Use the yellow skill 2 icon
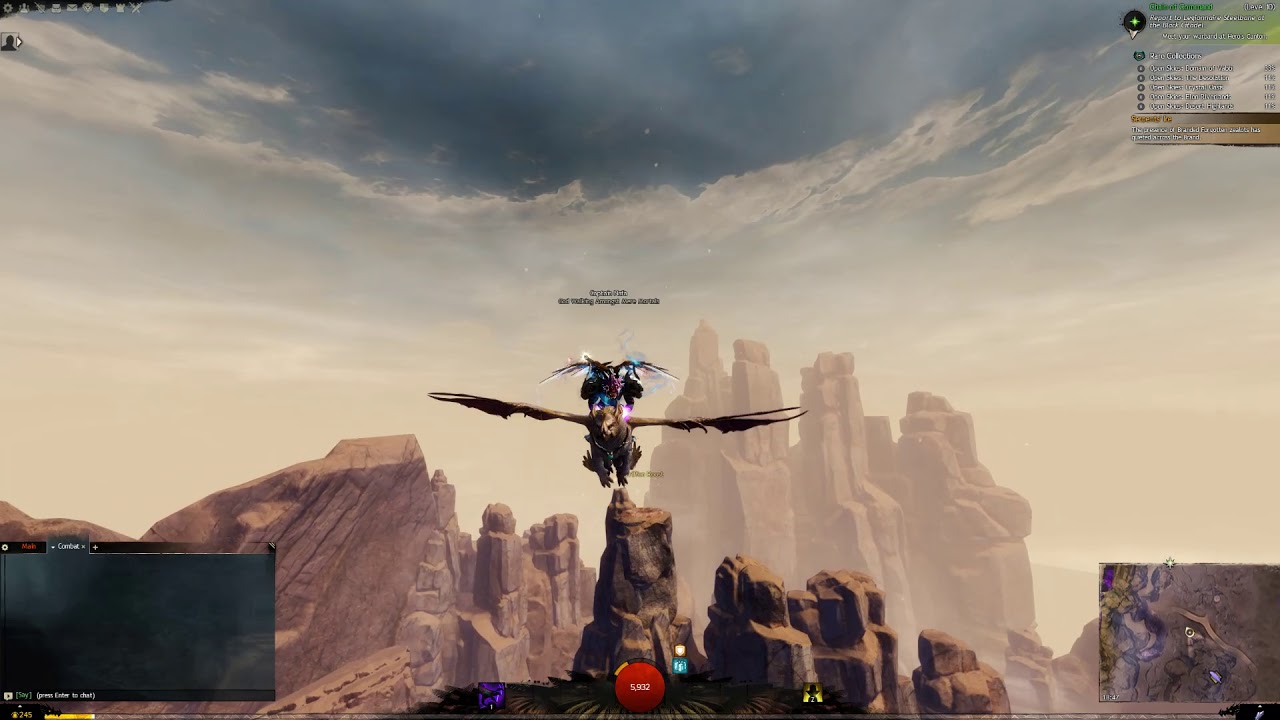 812,694
